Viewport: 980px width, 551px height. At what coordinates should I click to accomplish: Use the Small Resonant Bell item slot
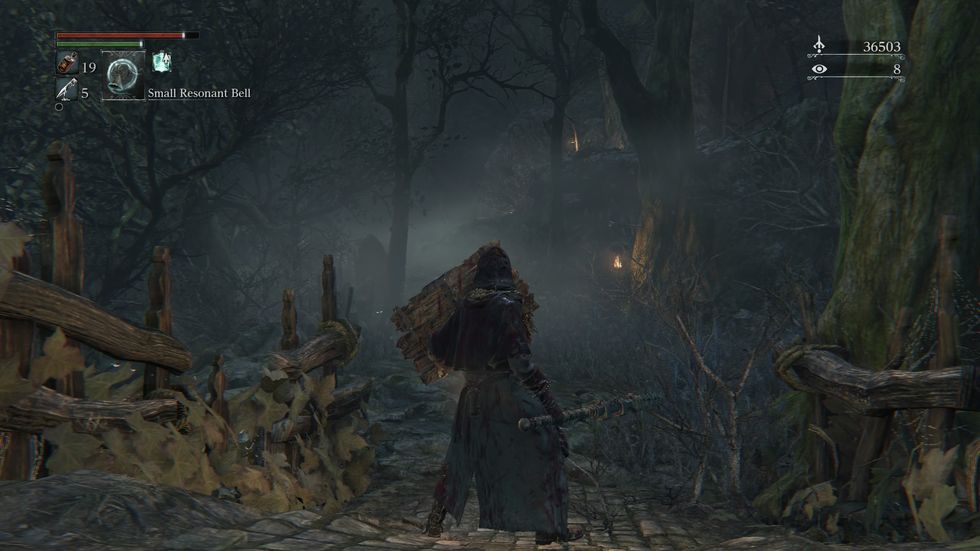tap(124, 76)
